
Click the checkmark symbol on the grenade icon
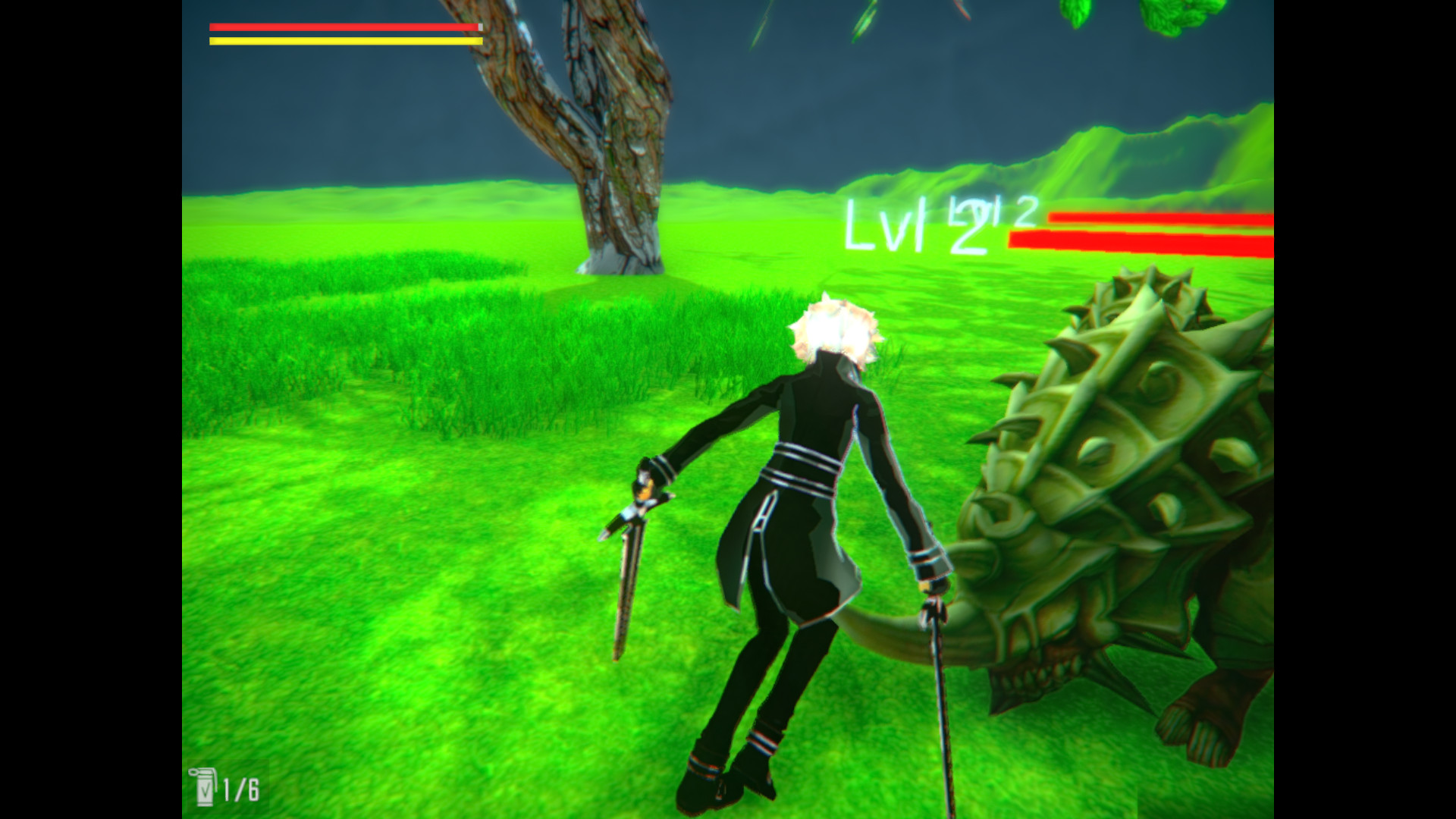pyautogui.click(x=205, y=791)
